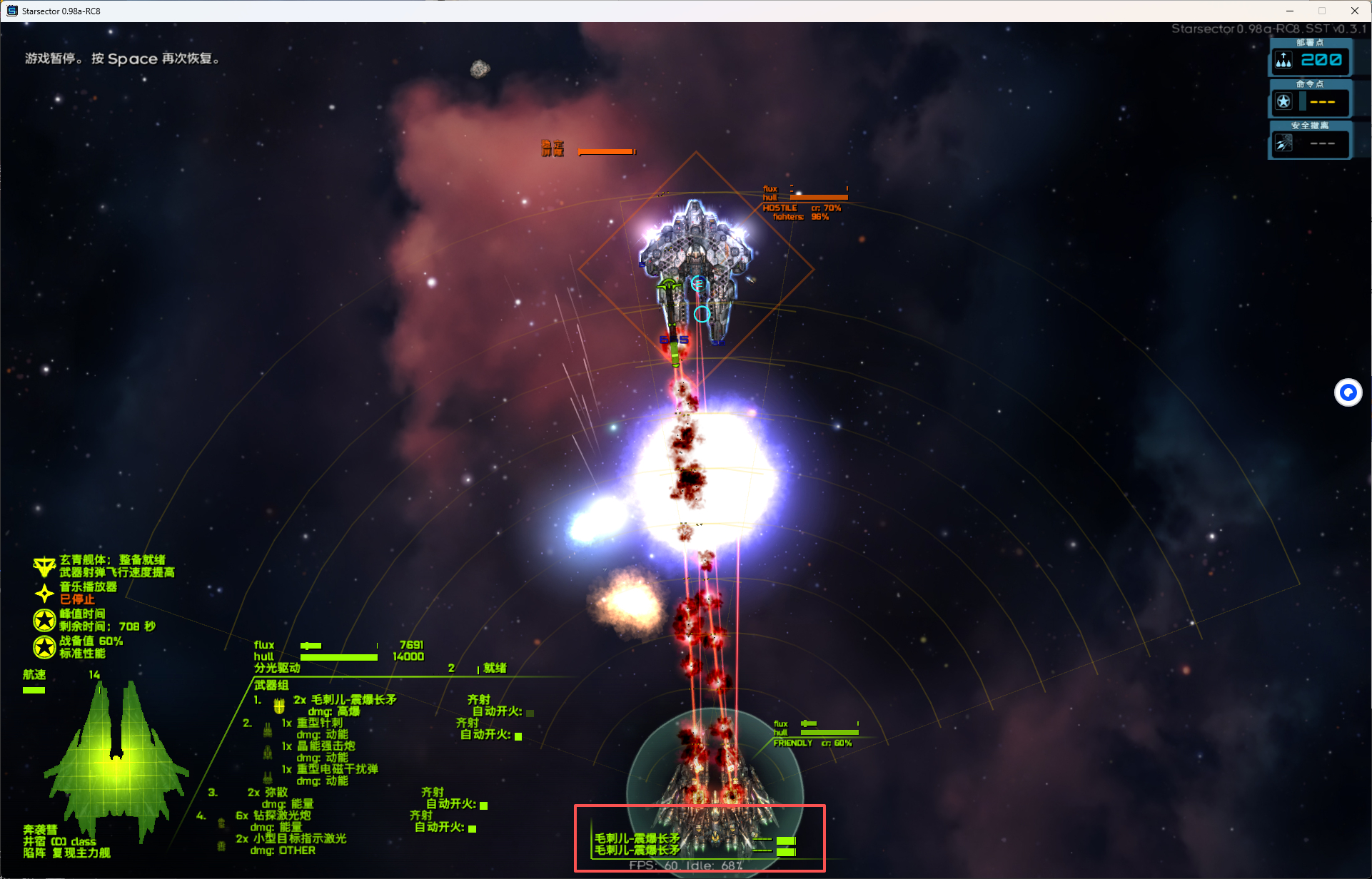Open the deployment points (部署点) panel
This screenshot has width=1372, height=879.
point(1310,60)
